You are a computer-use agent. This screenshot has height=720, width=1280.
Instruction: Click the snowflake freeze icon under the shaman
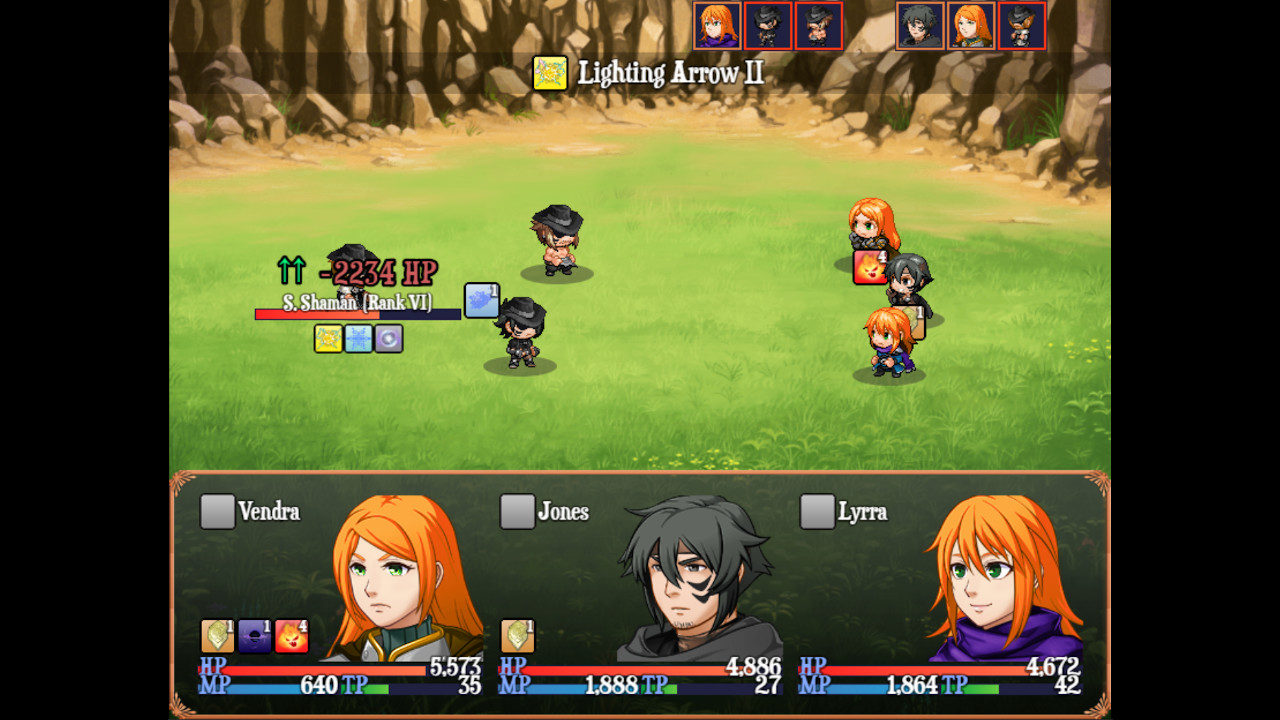coord(360,337)
